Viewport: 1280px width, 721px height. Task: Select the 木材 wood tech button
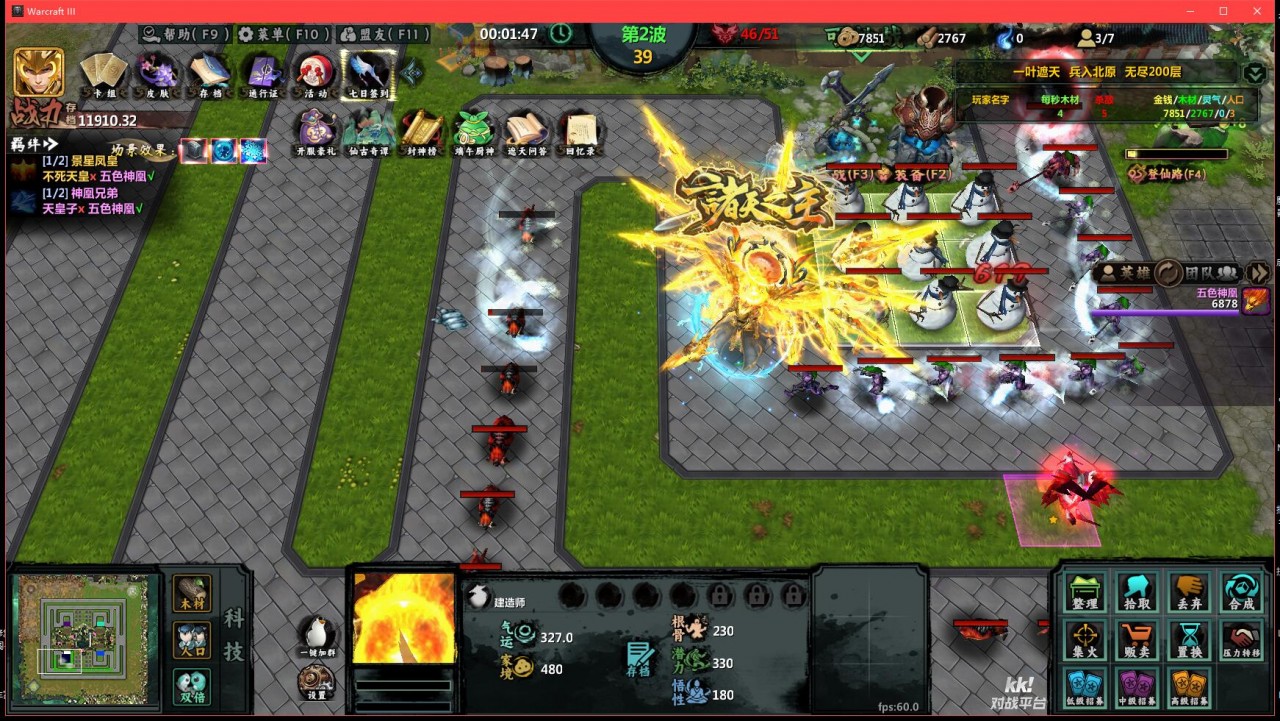tap(191, 593)
